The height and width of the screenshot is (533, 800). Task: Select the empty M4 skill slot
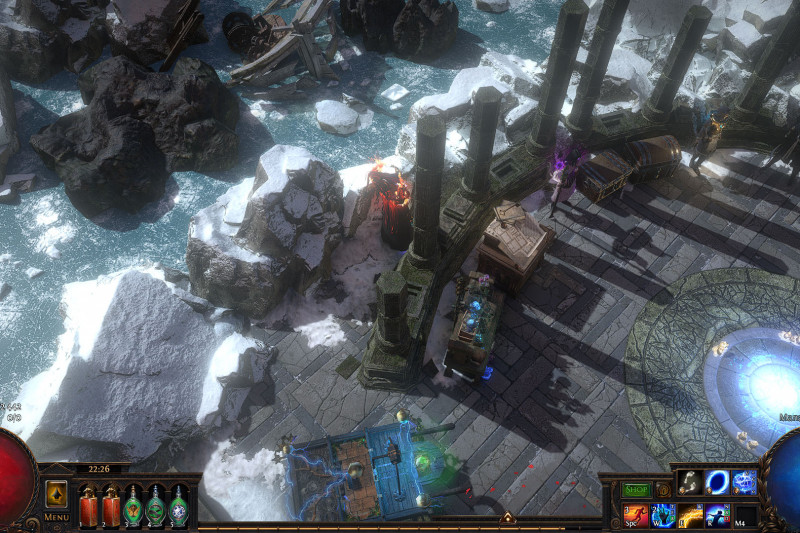tap(745, 516)
